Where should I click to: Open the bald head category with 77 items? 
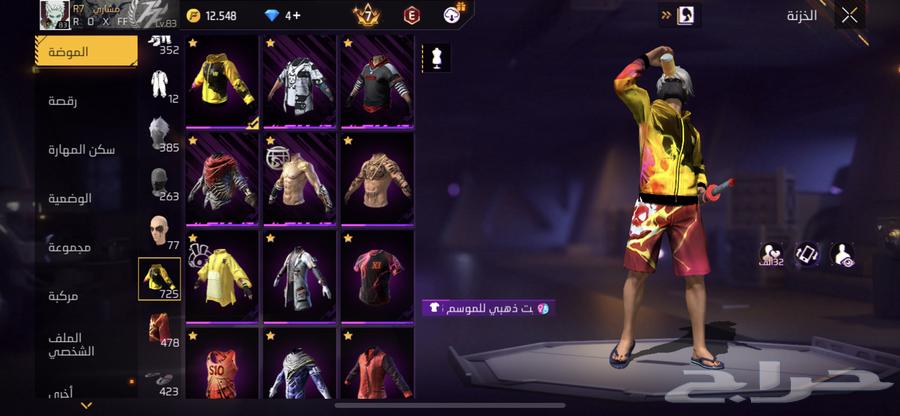point(160,232)
